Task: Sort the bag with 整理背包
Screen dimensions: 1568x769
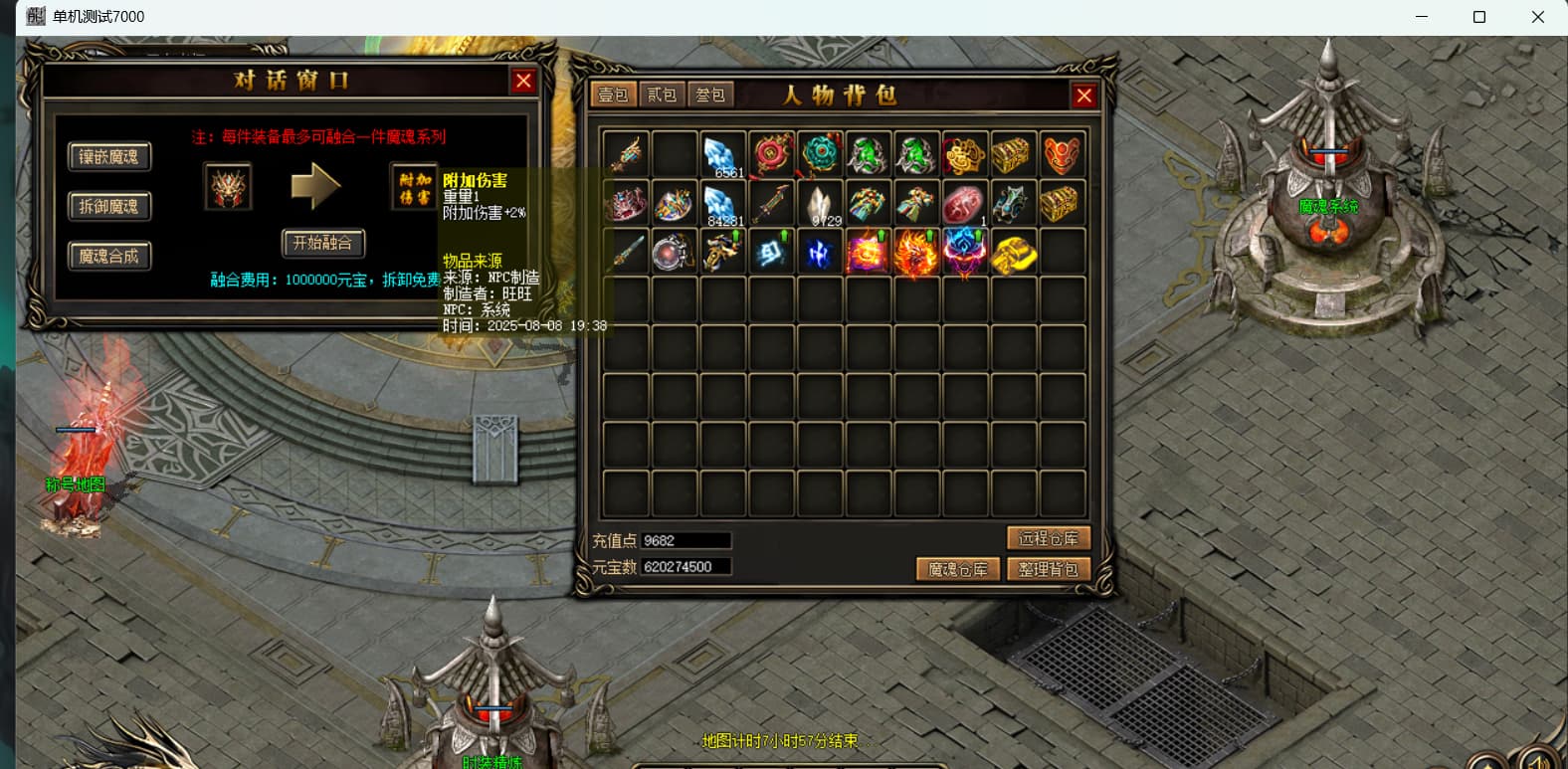Action: [x=1049, y=569]
